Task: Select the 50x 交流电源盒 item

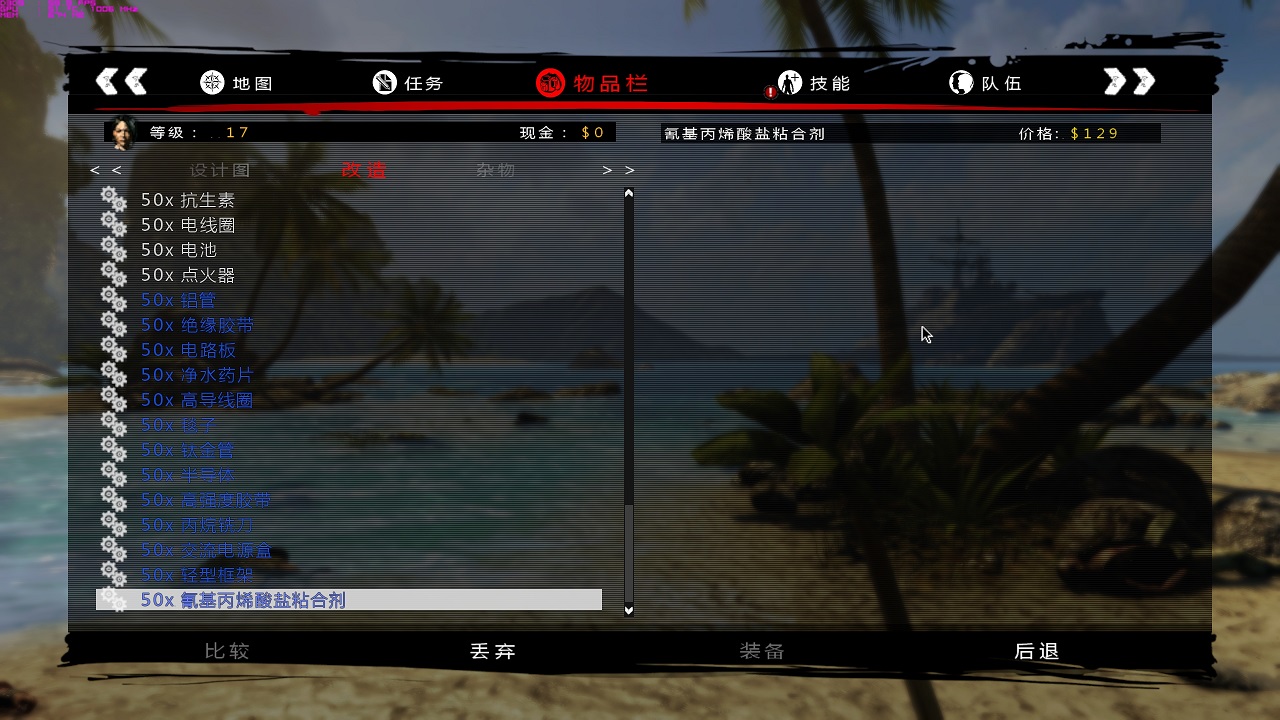Action: pyautogui.click(x=206, y=550)
